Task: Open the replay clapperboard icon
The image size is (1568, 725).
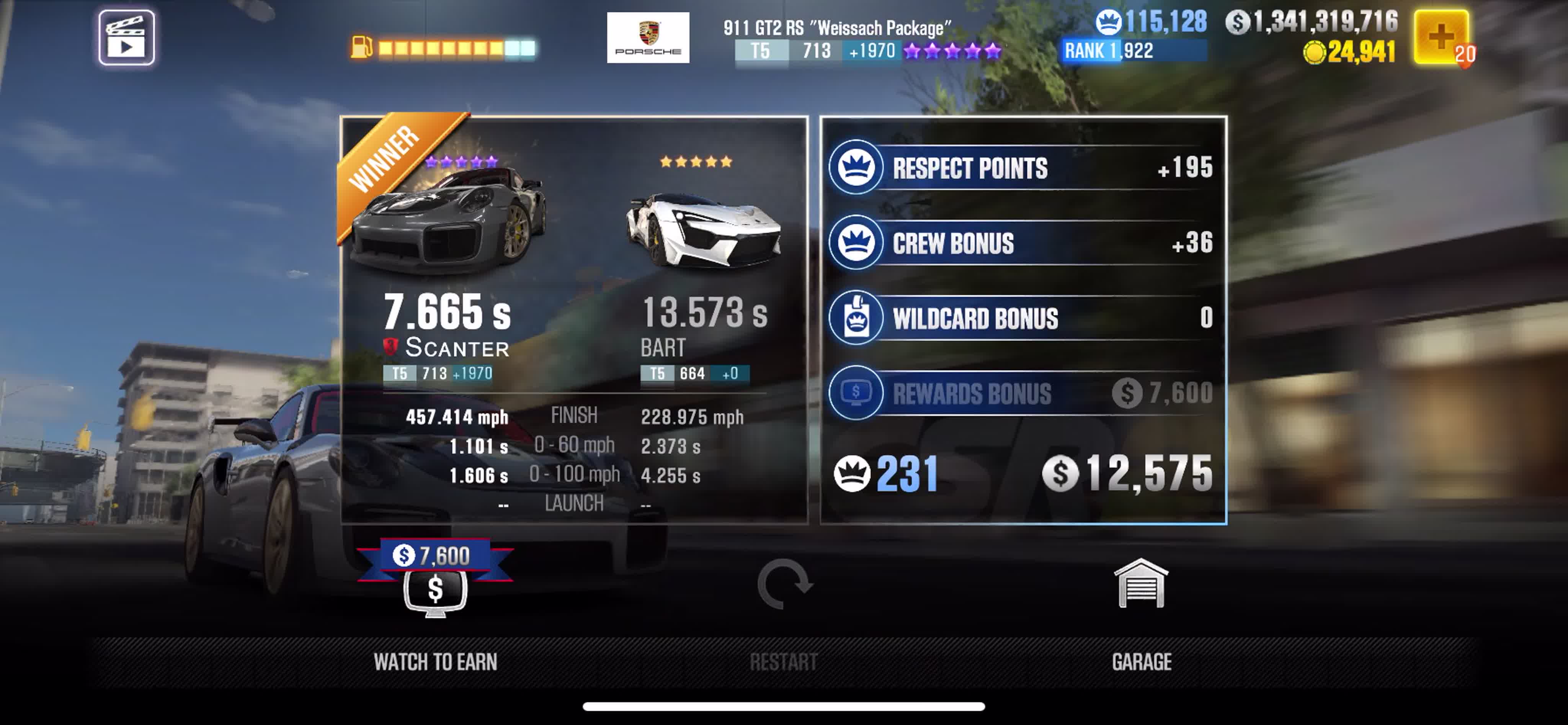Action: tap(127, 38)
